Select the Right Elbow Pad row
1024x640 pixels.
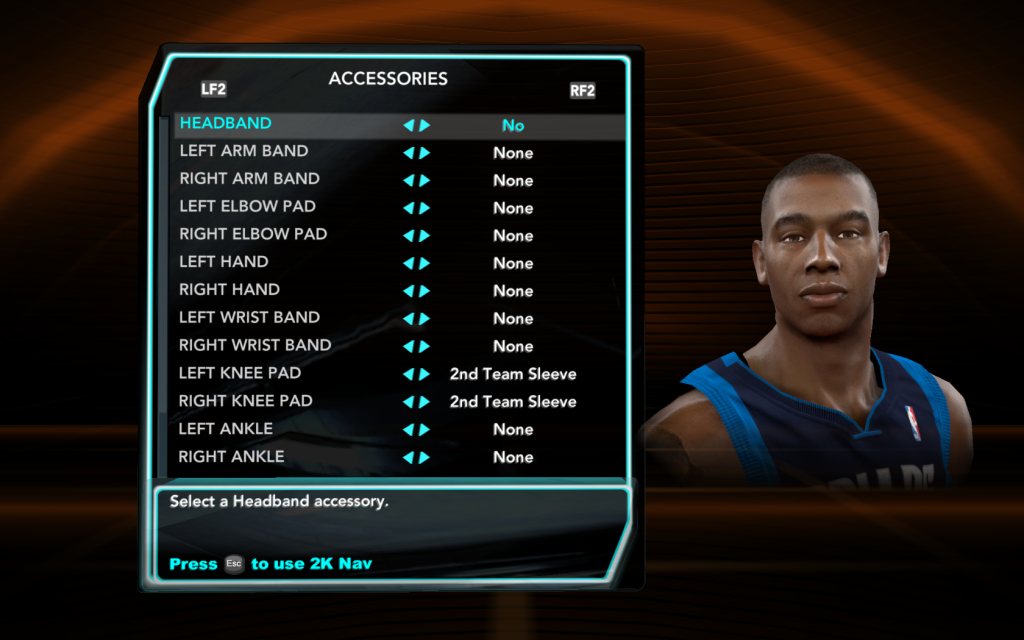coord(253,235)
